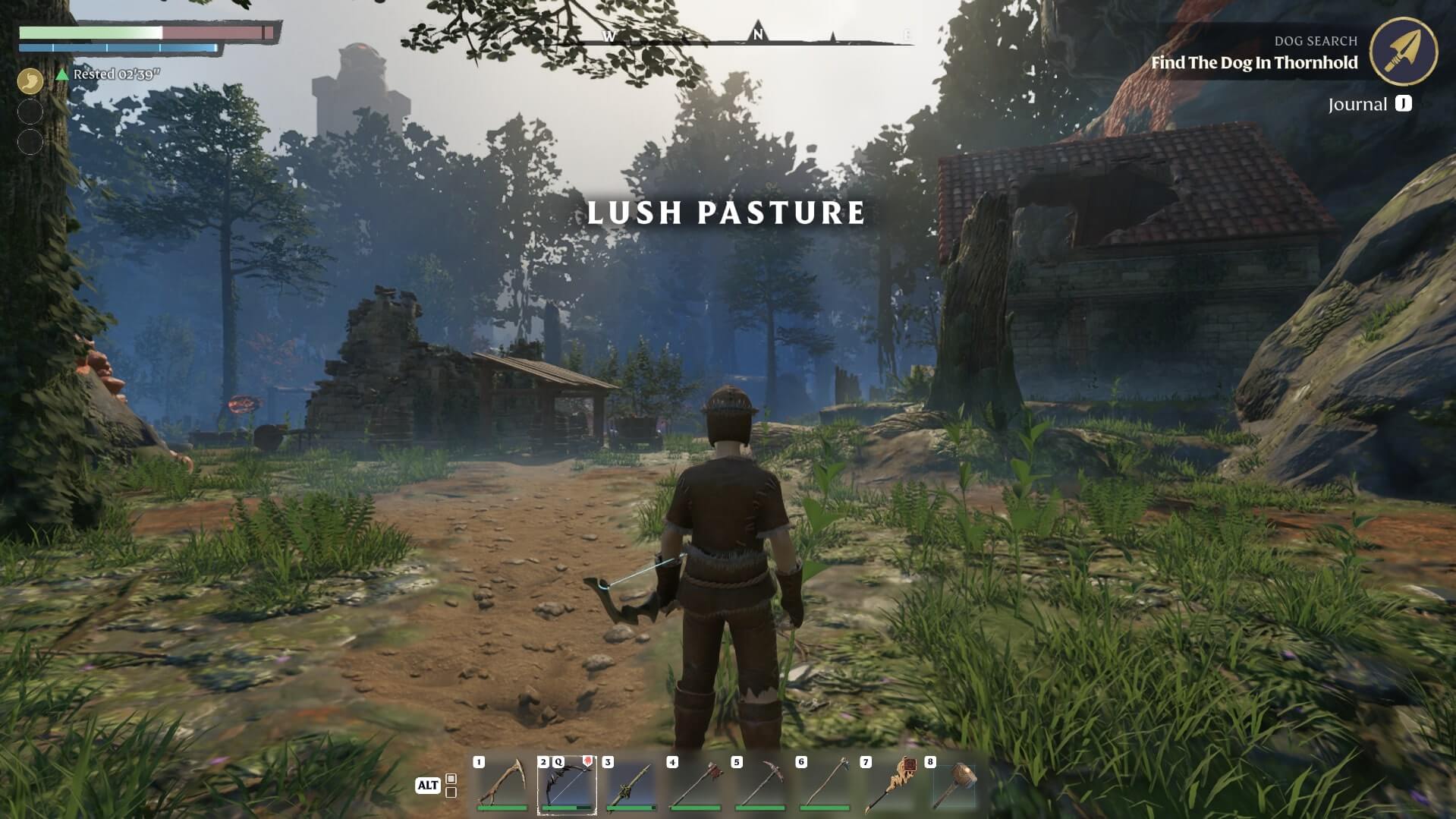1456x819 pixels.
Task: Toggle the lower ALT checkbox square
Action: (451, 793)
